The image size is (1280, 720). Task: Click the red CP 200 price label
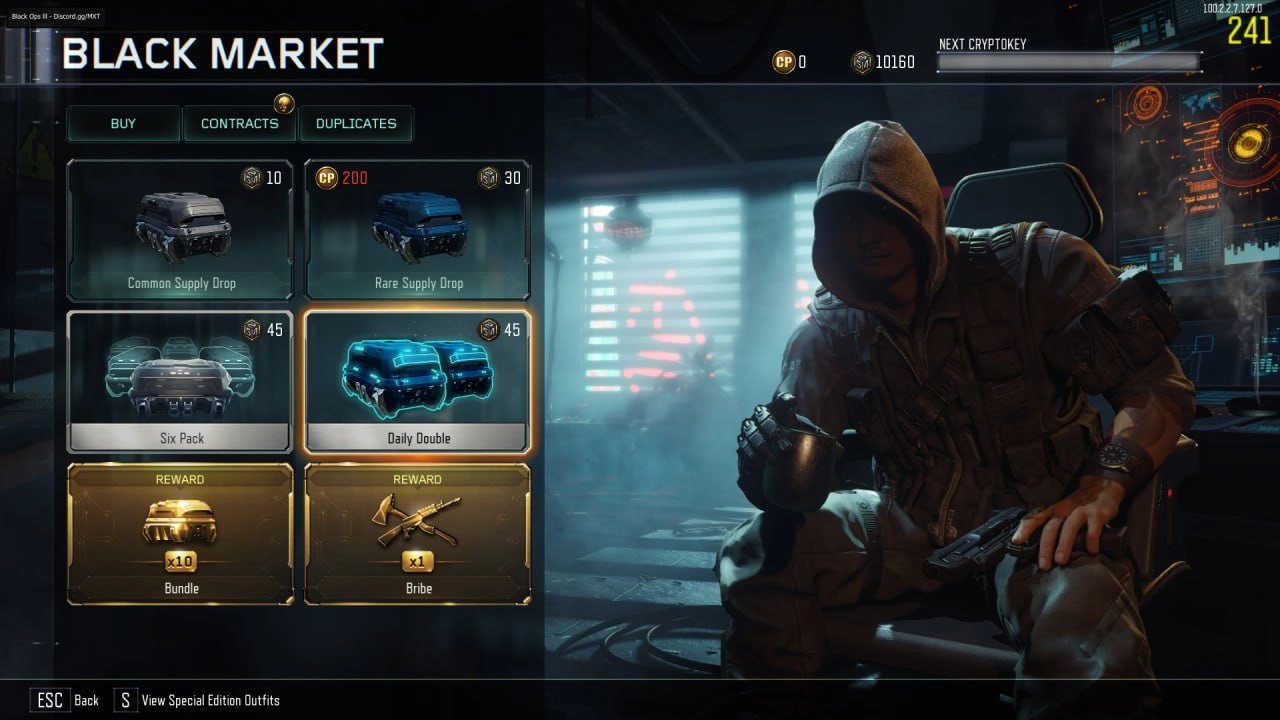point(345,178)
